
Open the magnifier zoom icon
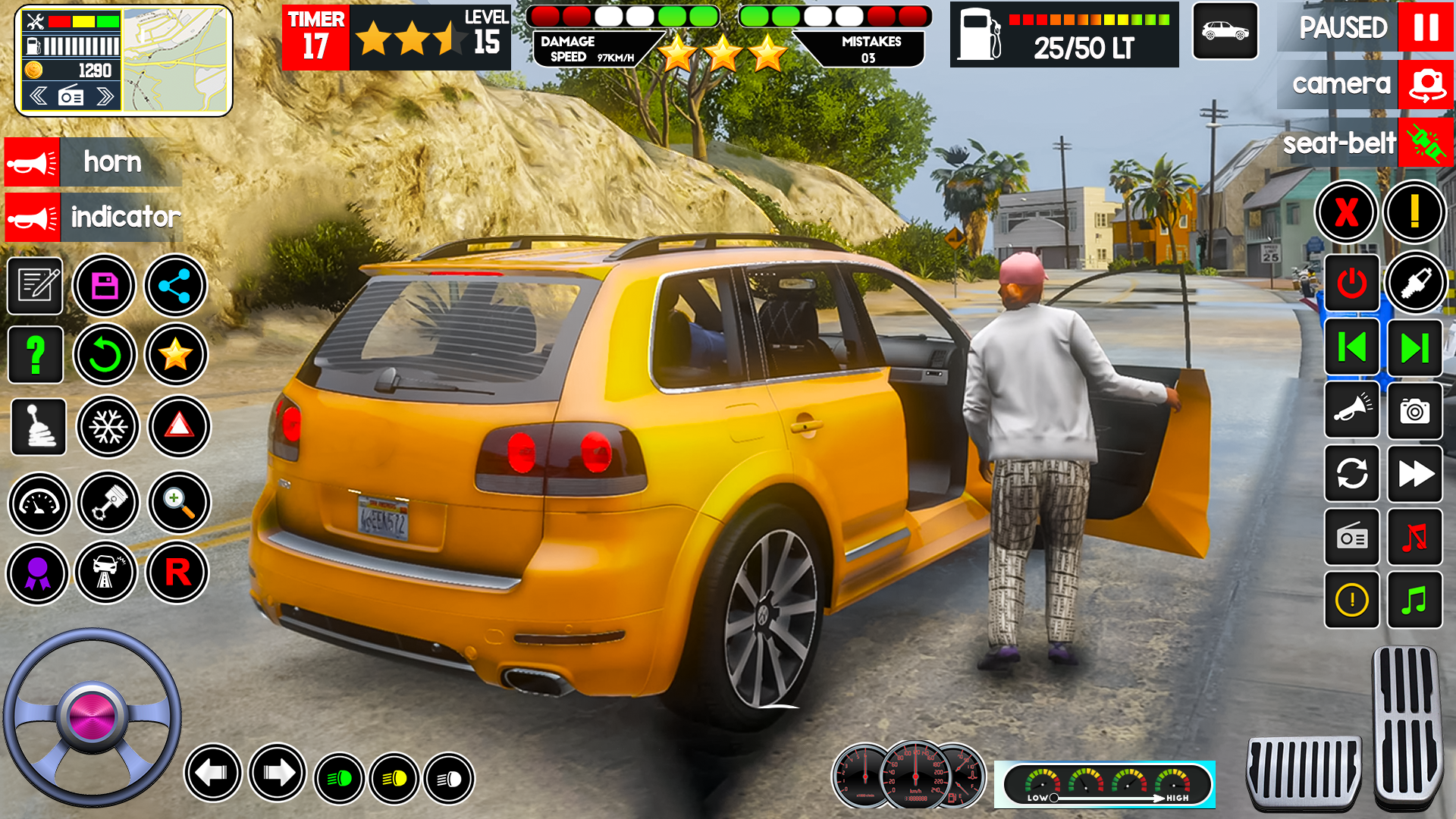(179, 502)
